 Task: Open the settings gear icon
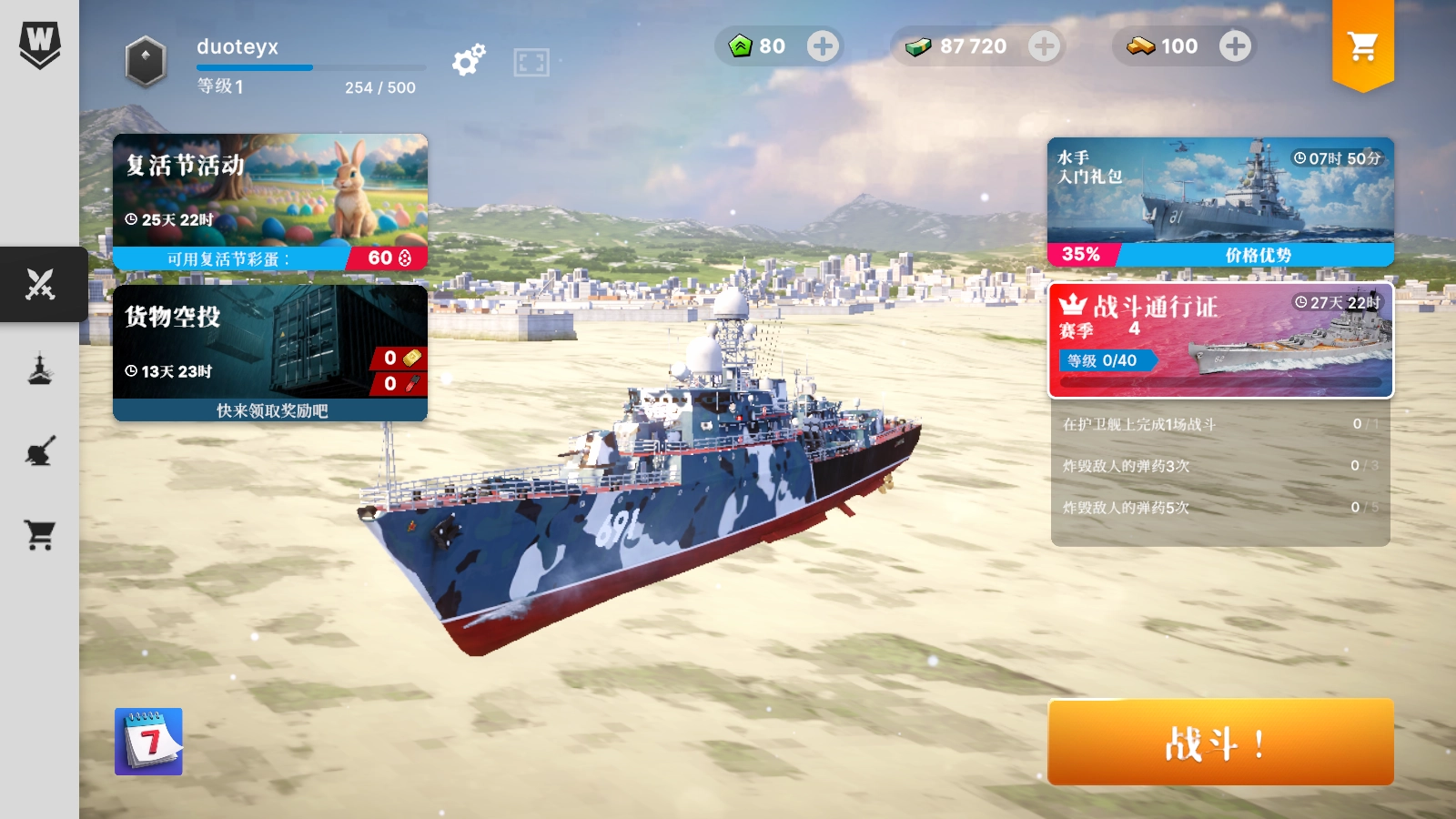click(x=469, y=60)
